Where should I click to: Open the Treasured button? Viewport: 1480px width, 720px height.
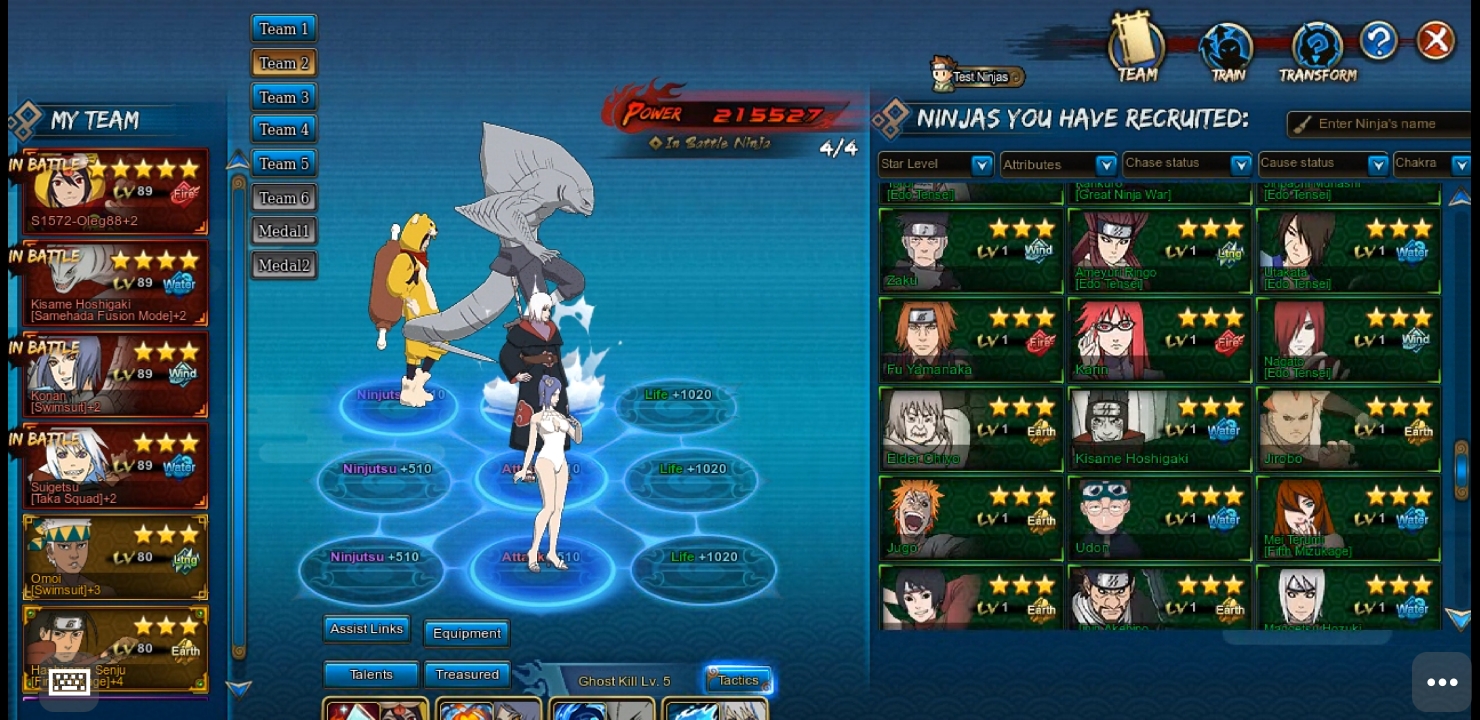click(x=467, y=675)
